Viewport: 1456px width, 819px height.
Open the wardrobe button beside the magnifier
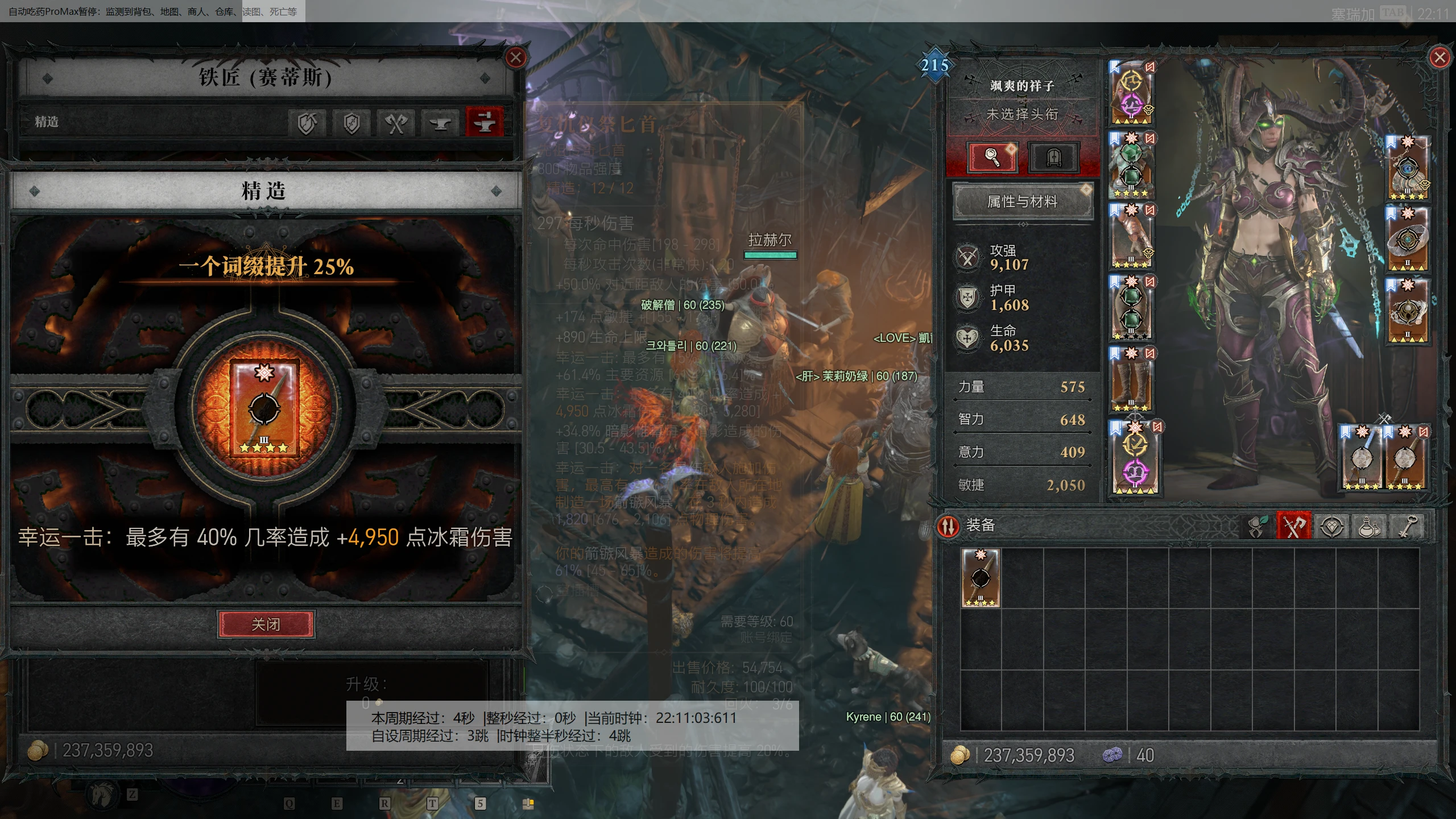[x=1053, y=157]
